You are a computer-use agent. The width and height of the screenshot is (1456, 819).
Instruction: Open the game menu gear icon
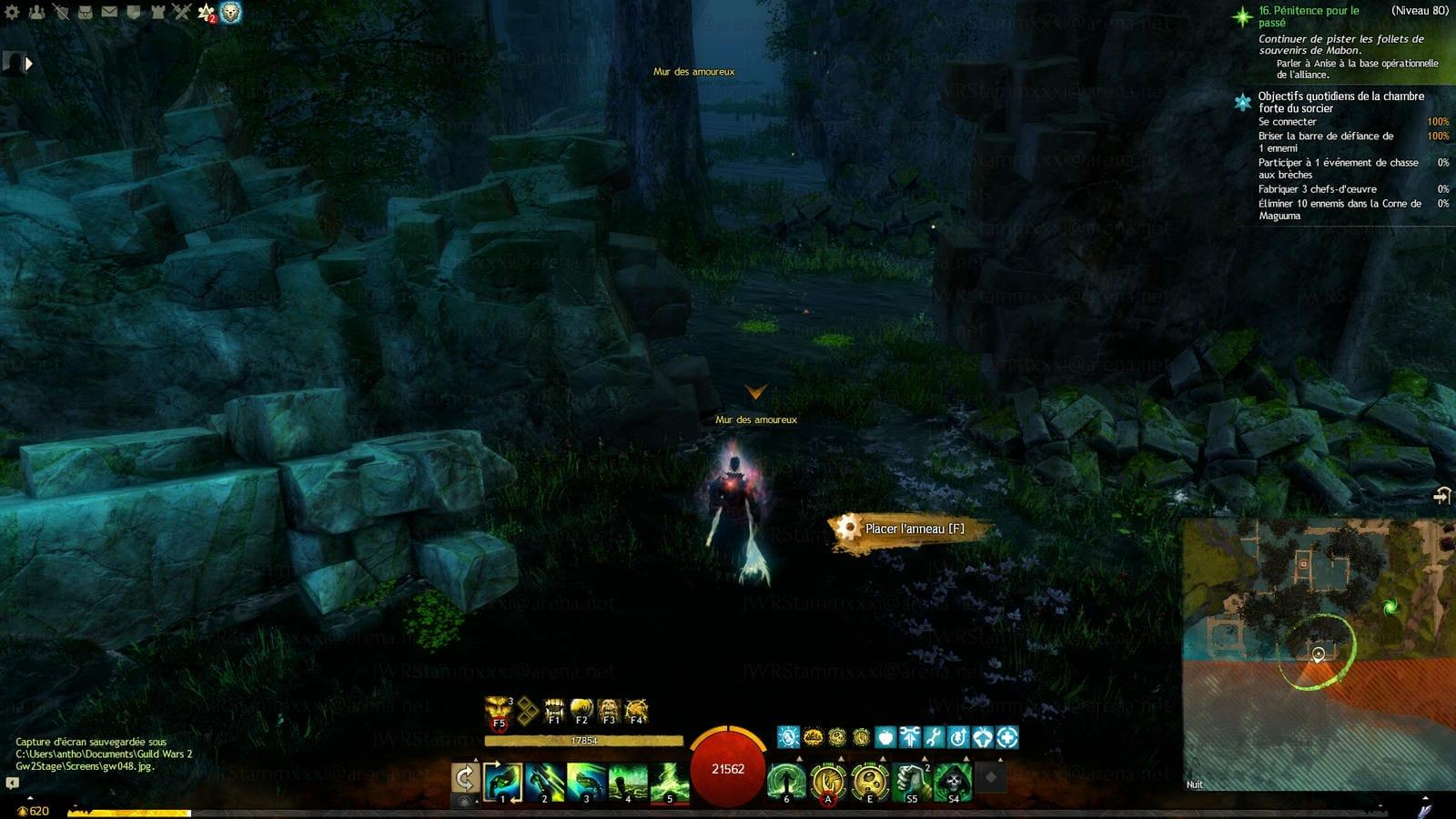coord(12,12)
